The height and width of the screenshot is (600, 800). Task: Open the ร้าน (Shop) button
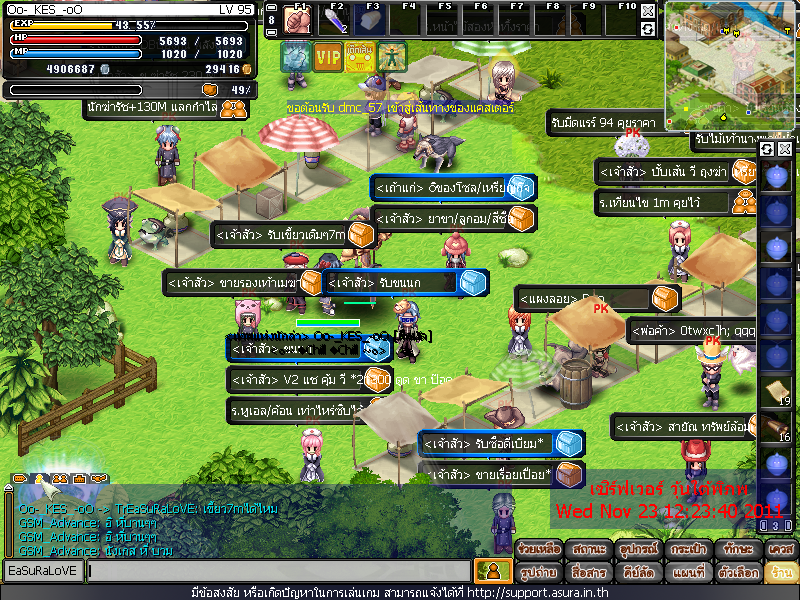pos(780,573)
